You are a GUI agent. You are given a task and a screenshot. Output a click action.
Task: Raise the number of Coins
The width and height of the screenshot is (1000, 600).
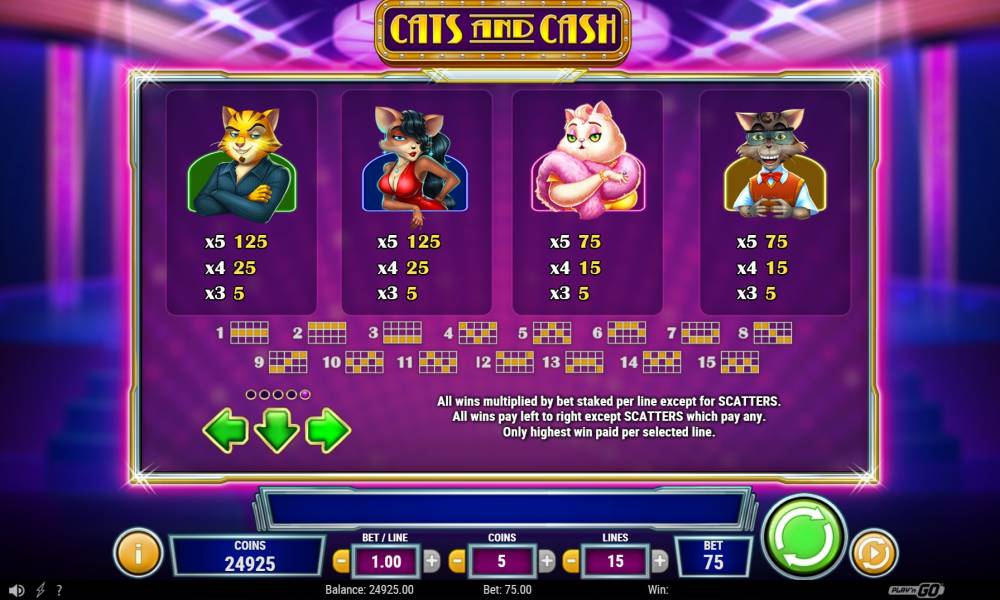tap(547, 561)
